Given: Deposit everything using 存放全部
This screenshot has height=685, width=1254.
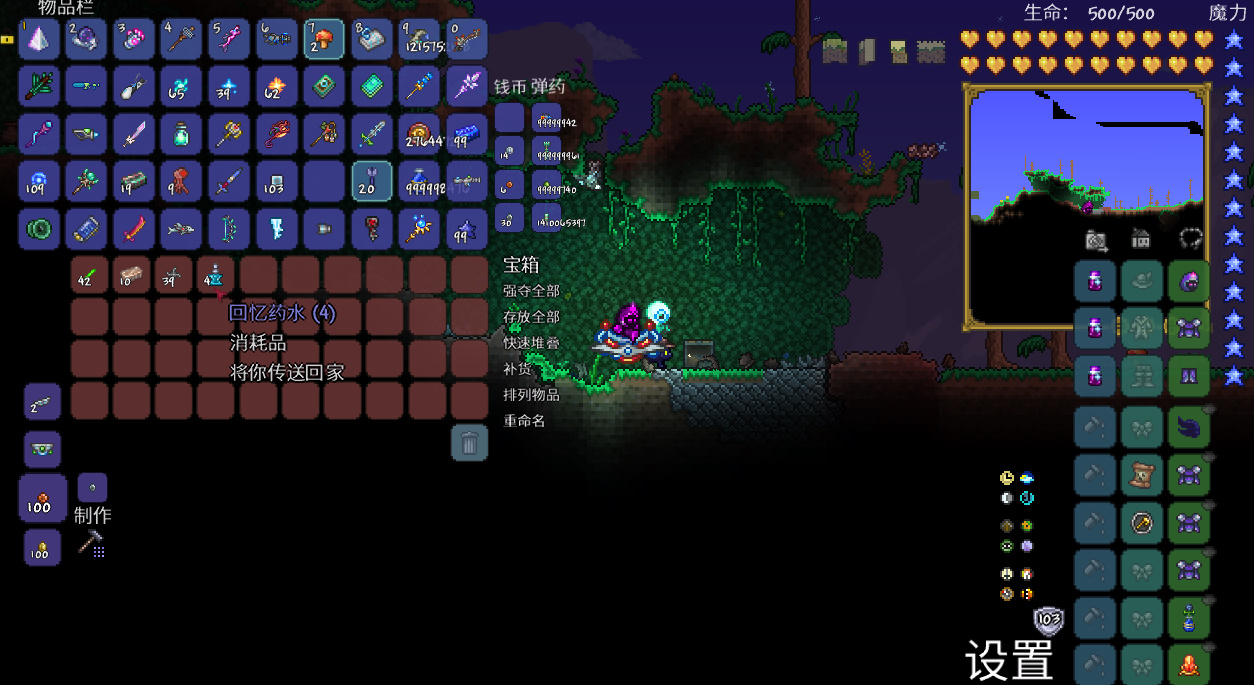Looking at the screenshot, I should click(x=531, y=317).
